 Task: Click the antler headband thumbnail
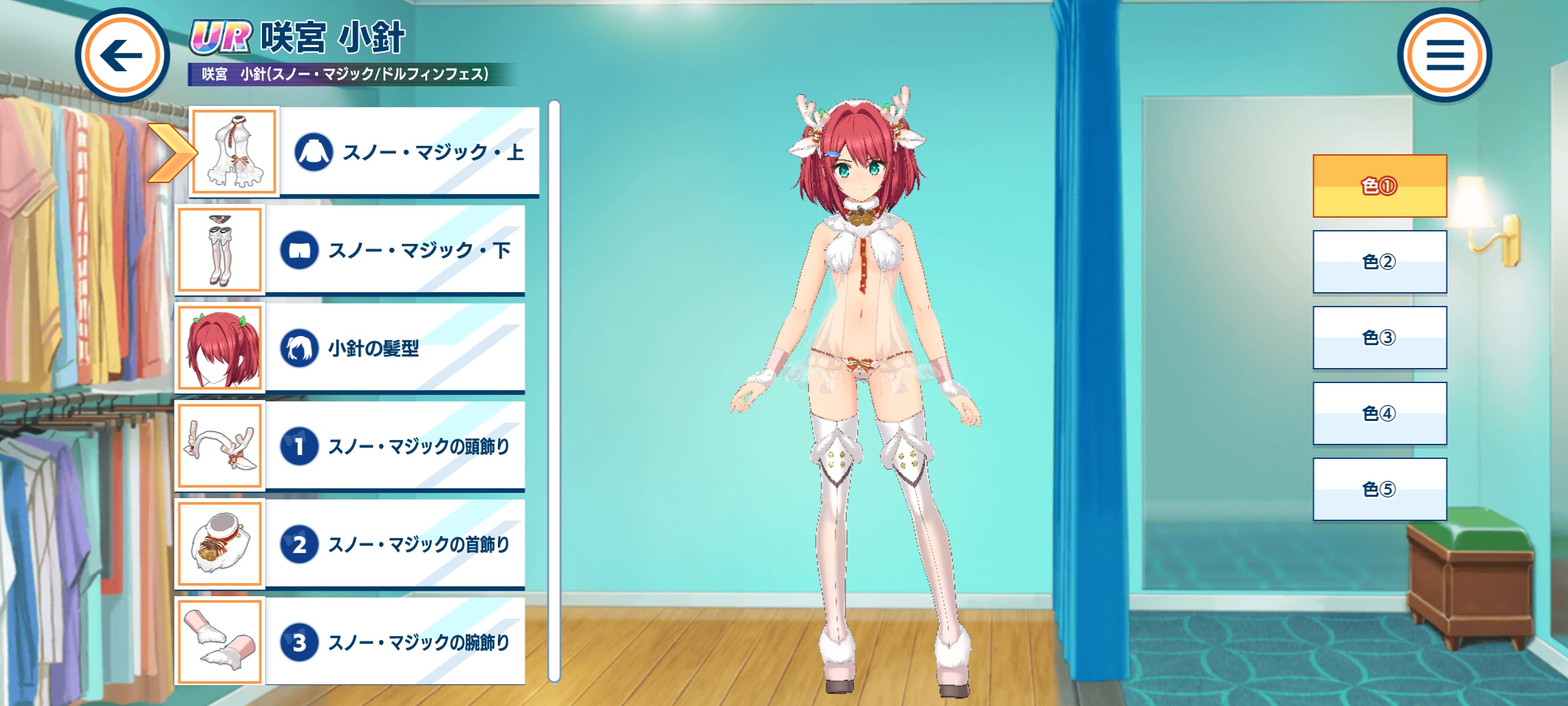tap(220, 446)
